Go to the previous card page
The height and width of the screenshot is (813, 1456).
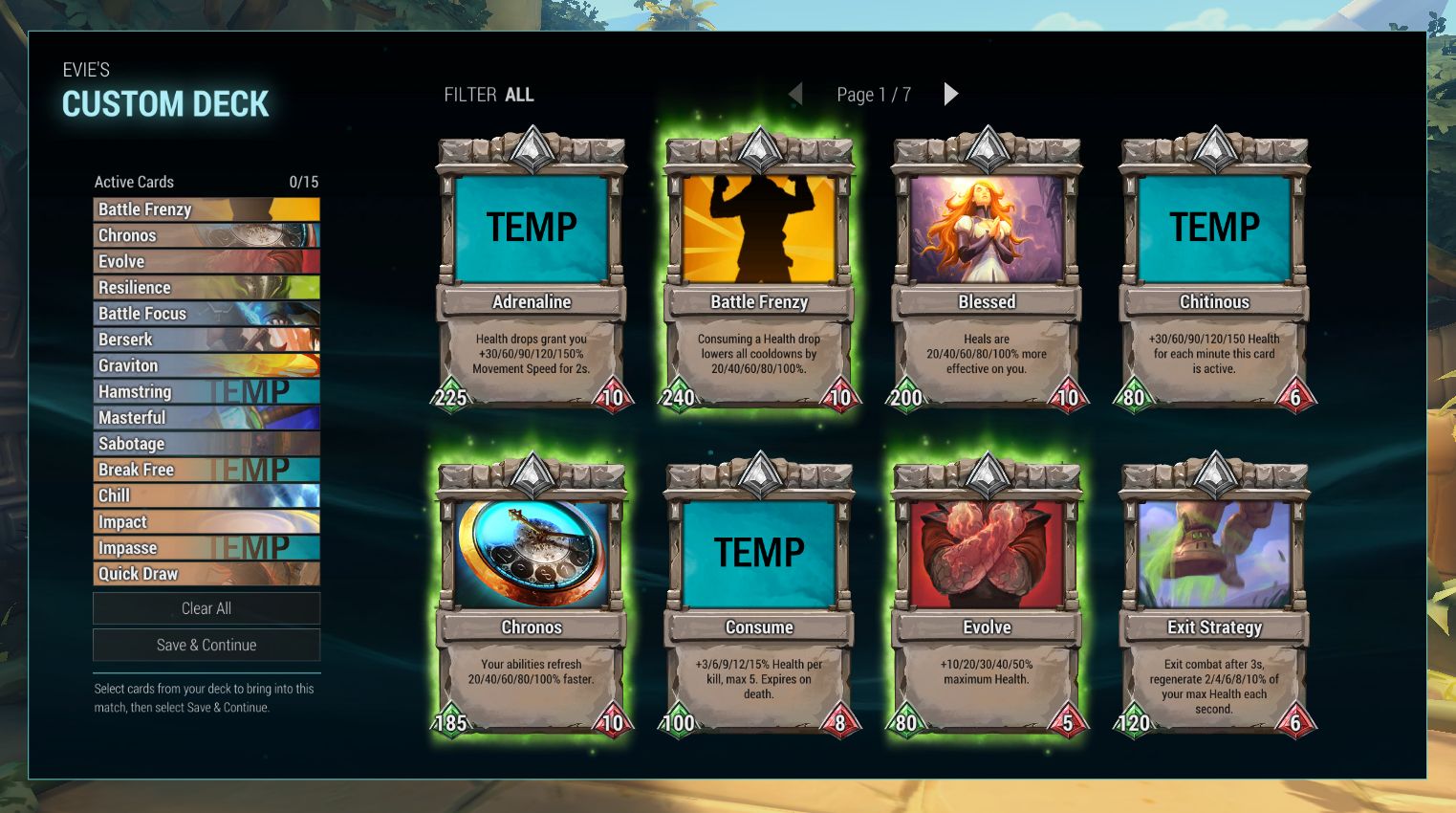click(795, 94)
